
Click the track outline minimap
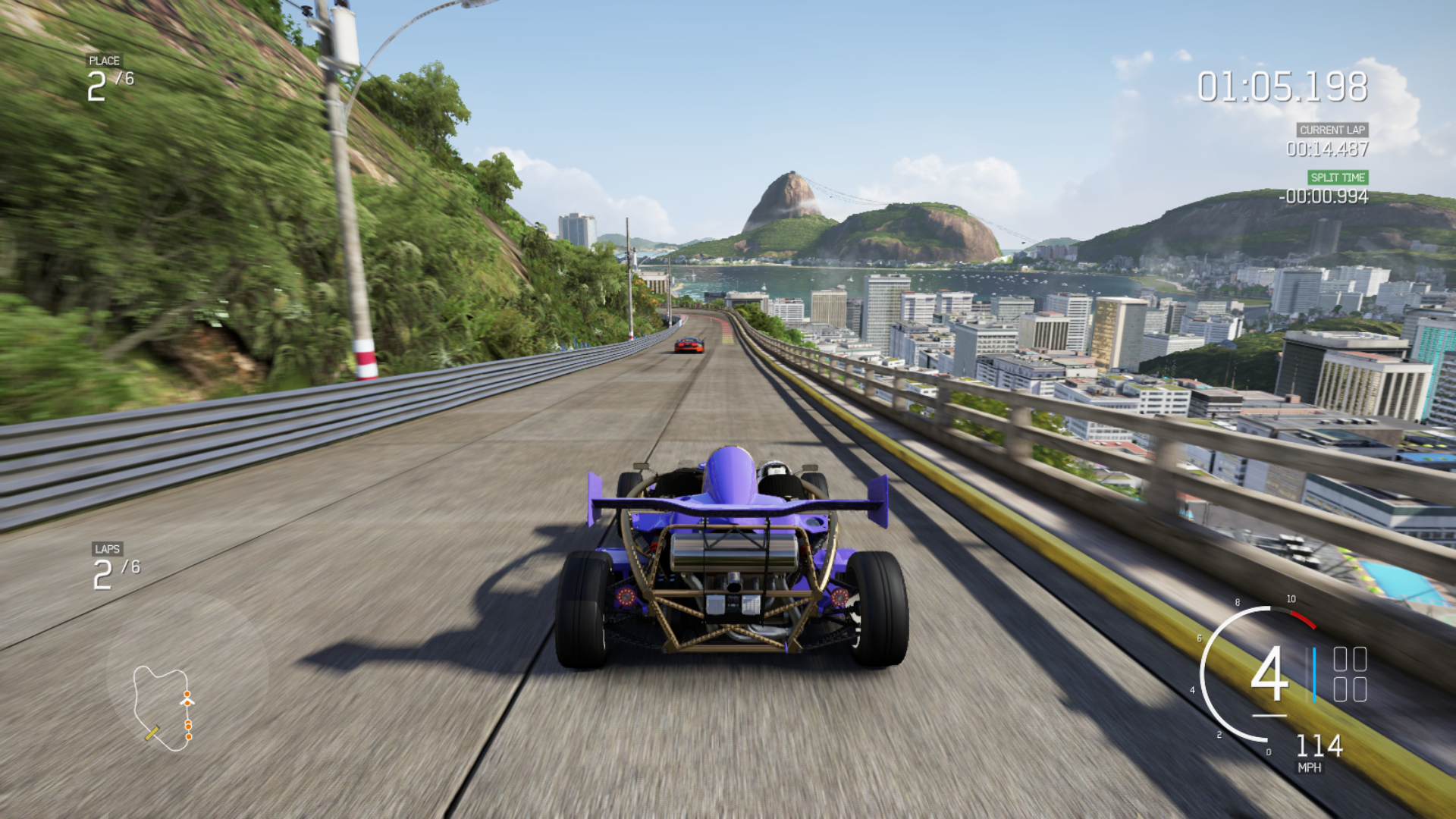tap(163, 708)
